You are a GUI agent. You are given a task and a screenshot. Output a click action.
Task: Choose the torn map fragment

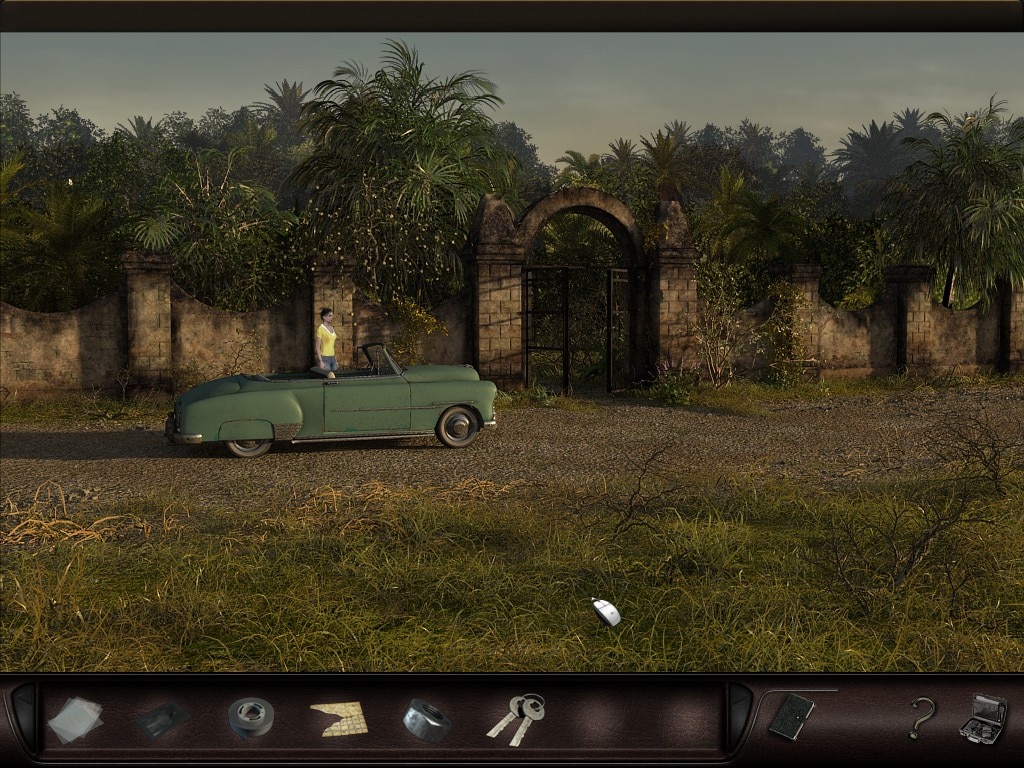coord(339,718)
